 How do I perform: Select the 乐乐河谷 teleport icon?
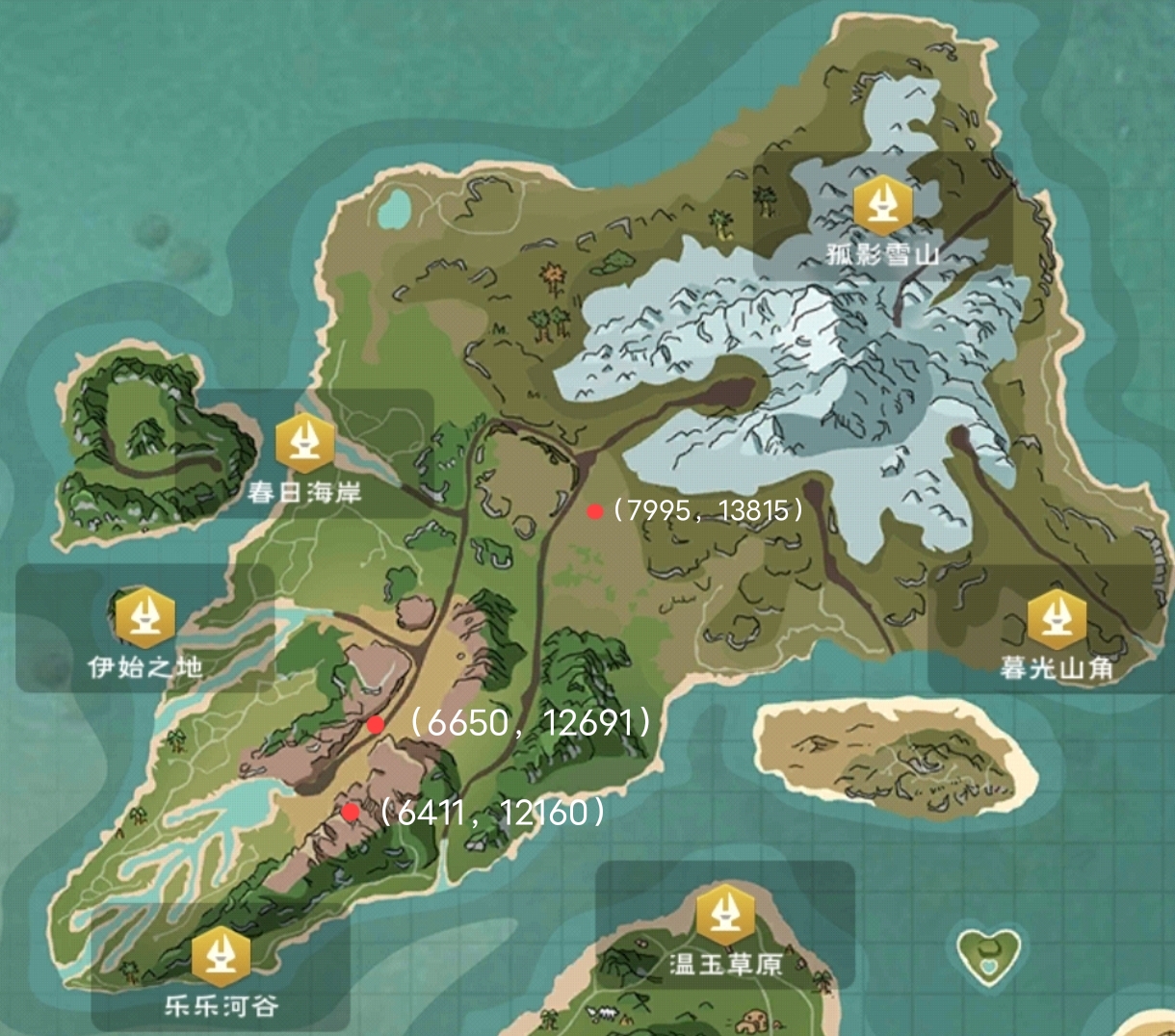coord(222,955)
